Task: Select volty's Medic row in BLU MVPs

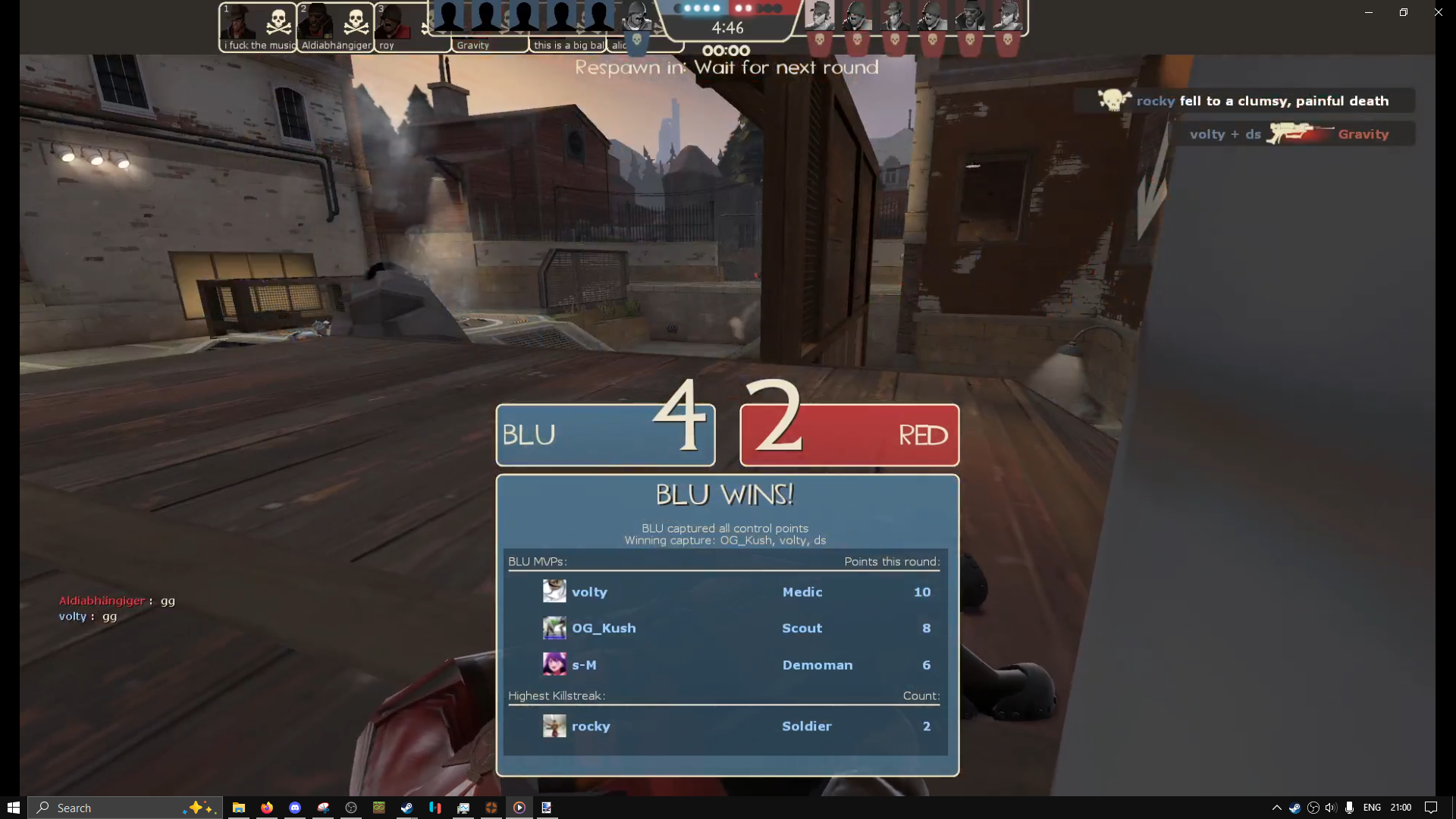Action: pyautogui.click(x=726, y=592)
